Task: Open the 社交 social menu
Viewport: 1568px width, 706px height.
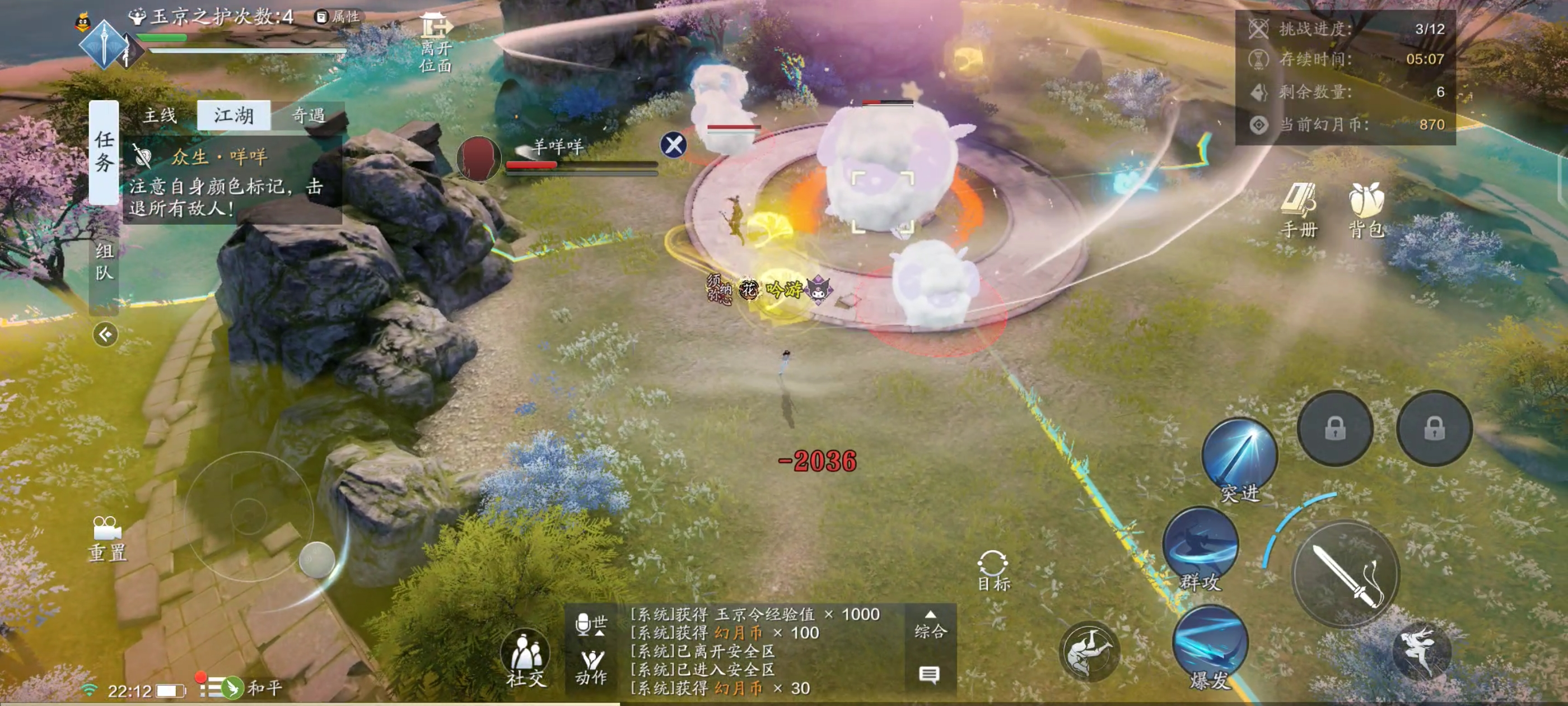Action: (x=526, y=659)
